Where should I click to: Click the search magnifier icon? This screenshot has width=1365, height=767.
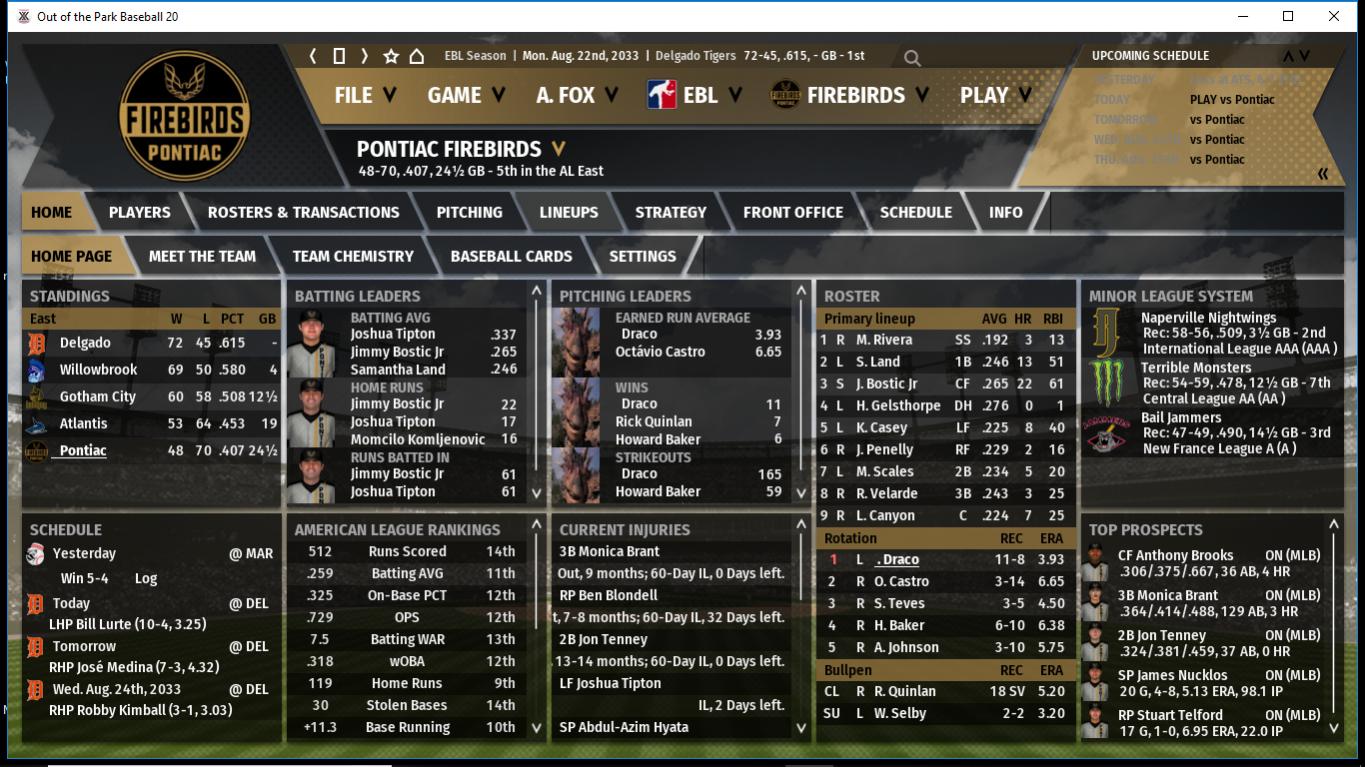(x=912, y=58)
